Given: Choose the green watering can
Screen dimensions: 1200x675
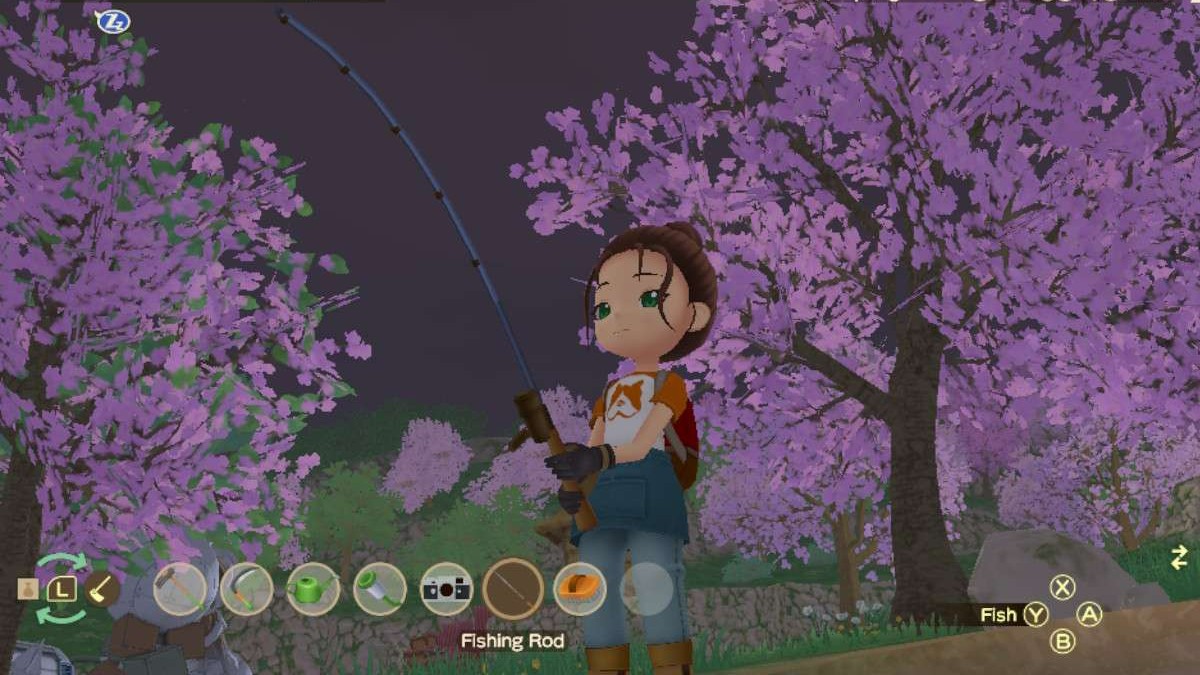Looking at the screenshot, I should coord(313,588).
